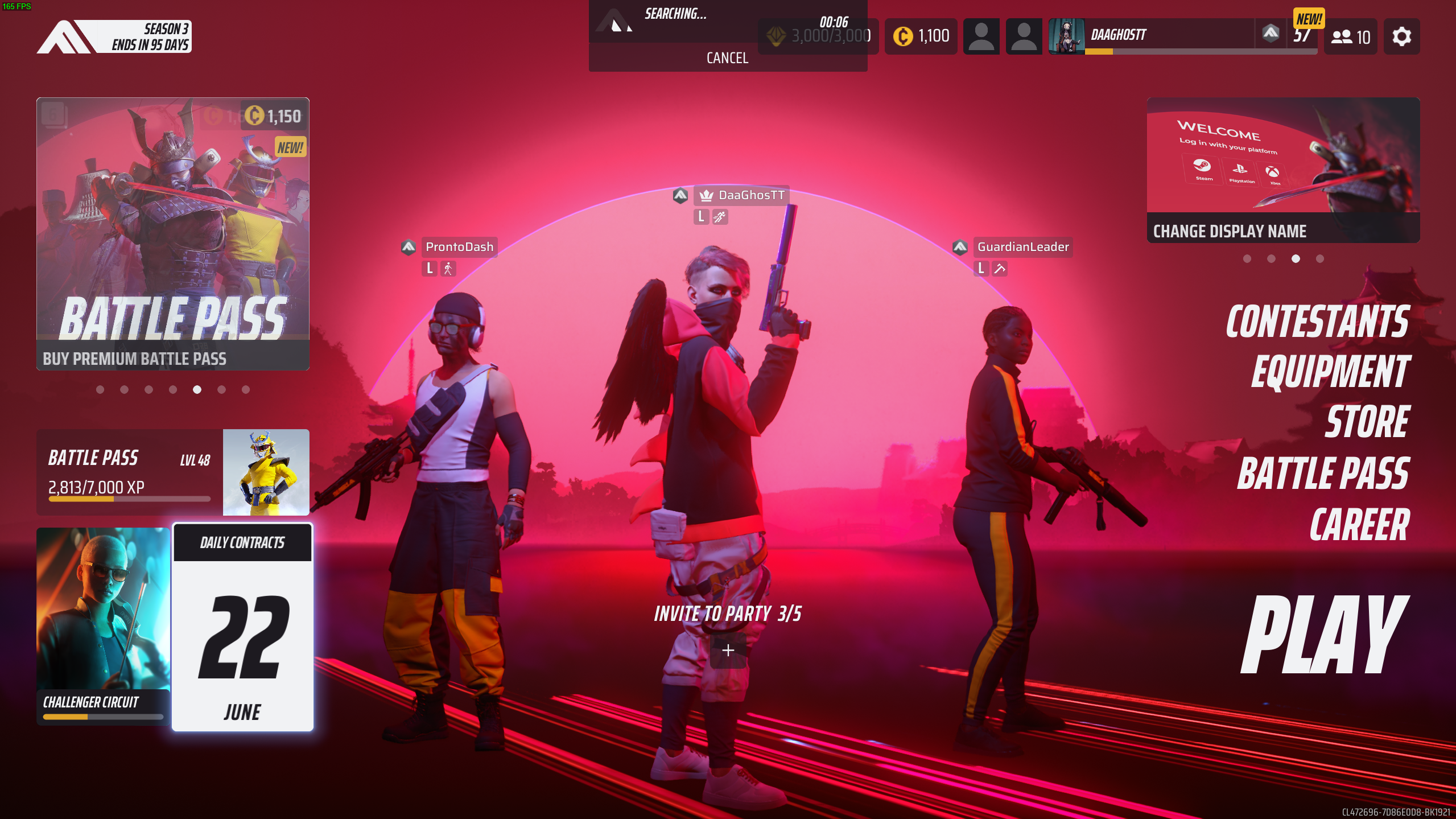Open the Challenger Circuit tile
This screenshot has width=1456, height=819.
coord(103,626)
